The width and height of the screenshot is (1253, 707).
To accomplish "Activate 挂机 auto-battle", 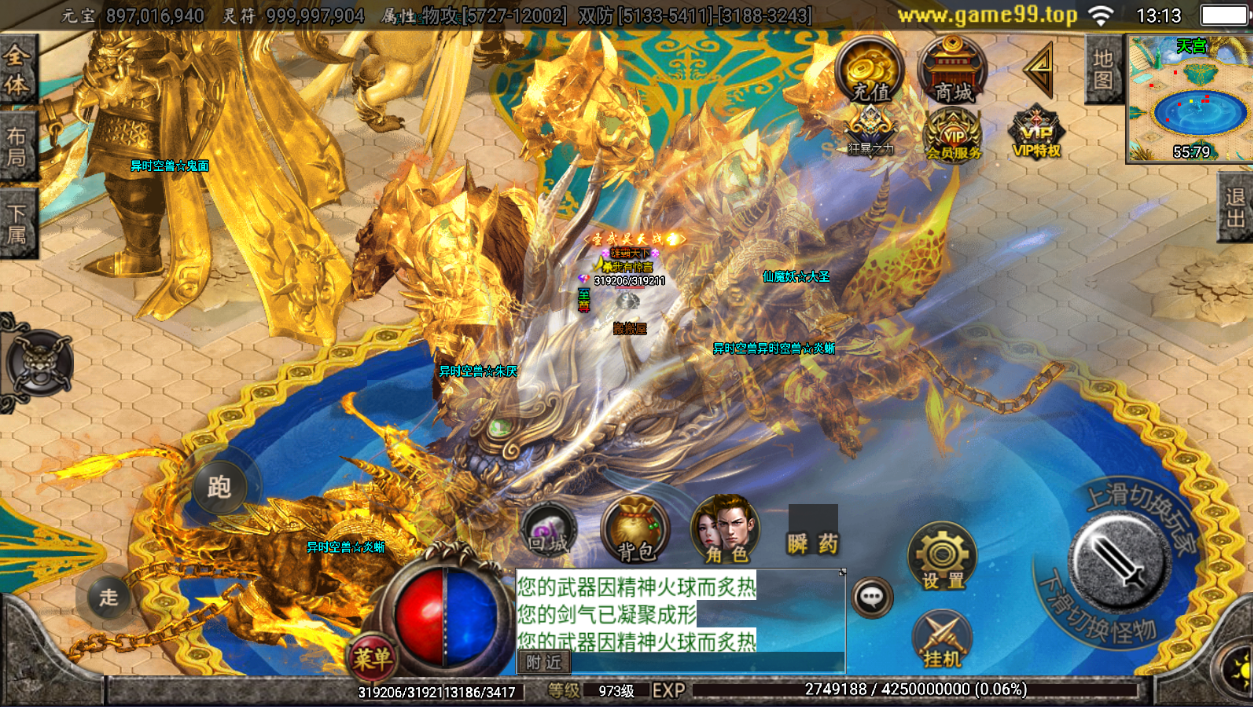I will (942, 638).
